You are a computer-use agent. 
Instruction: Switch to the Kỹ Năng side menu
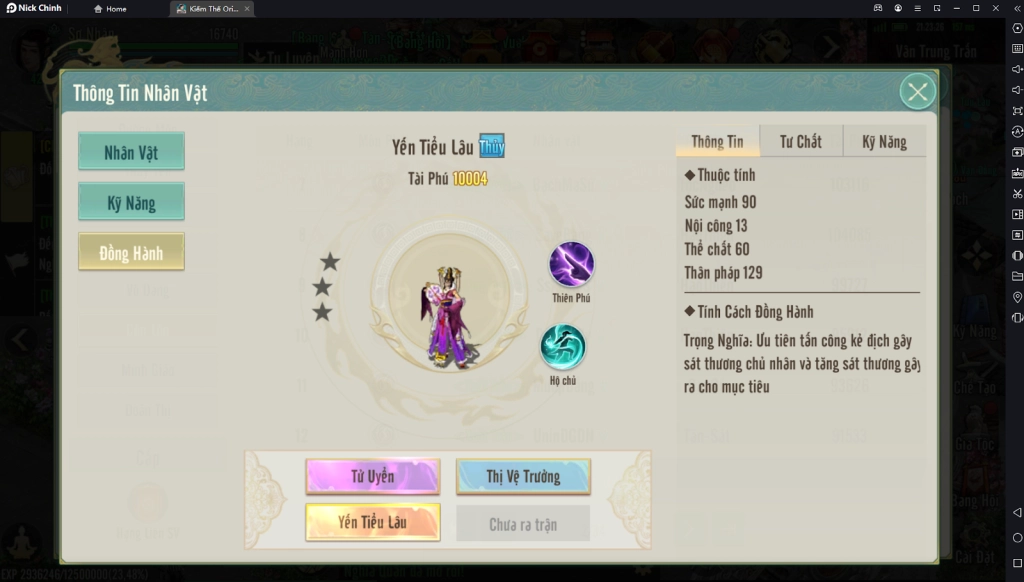click(131, 203)
